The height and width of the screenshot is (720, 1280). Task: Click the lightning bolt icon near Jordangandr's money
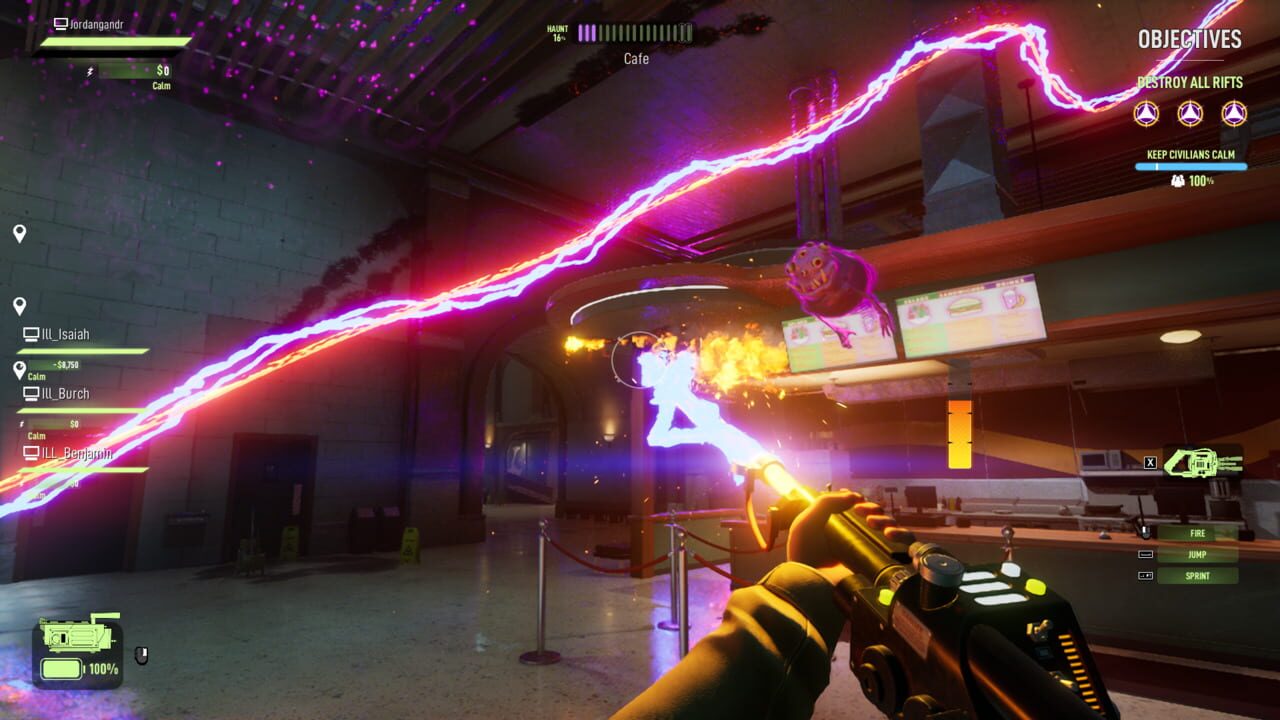click(x=89, y=70)
